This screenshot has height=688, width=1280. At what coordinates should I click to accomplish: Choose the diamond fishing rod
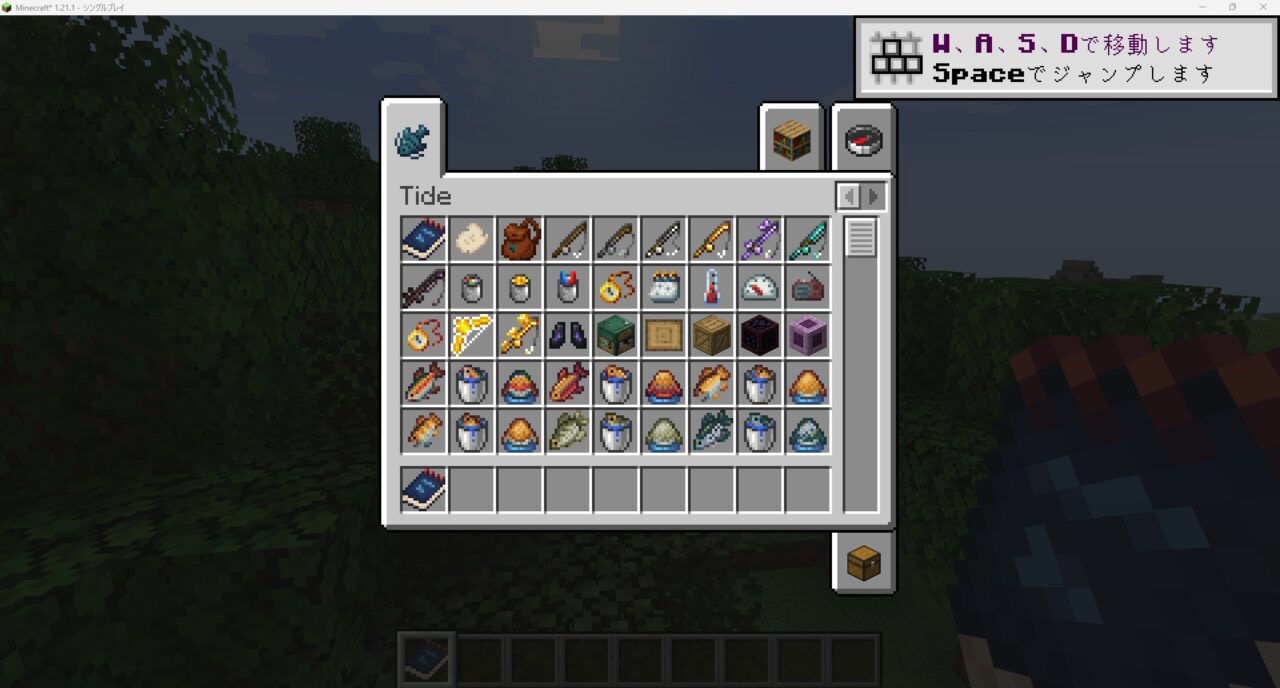[808, 240]
